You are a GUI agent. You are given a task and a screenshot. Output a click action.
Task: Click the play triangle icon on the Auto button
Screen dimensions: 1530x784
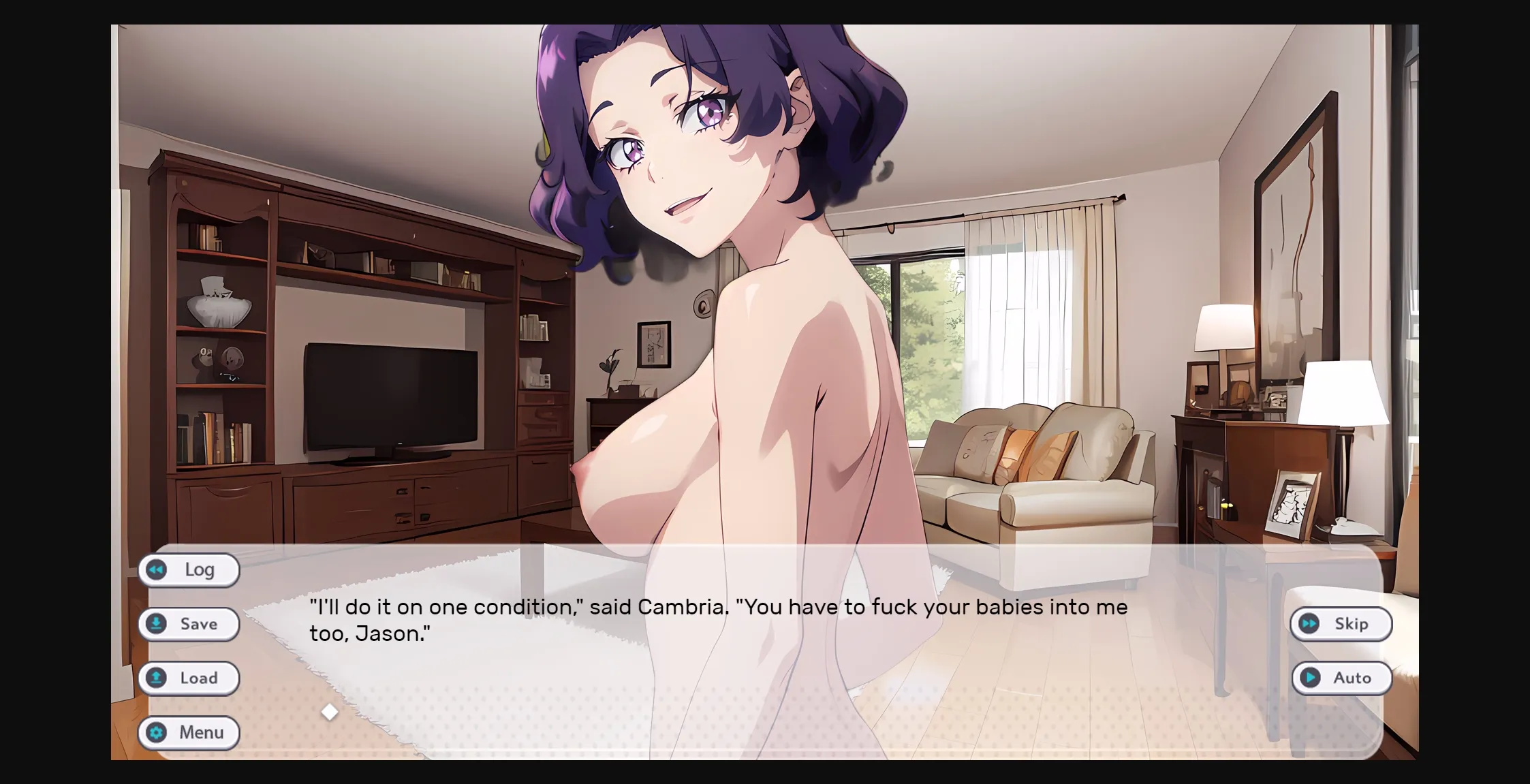pyautogui.click(x=1309, y=678)
